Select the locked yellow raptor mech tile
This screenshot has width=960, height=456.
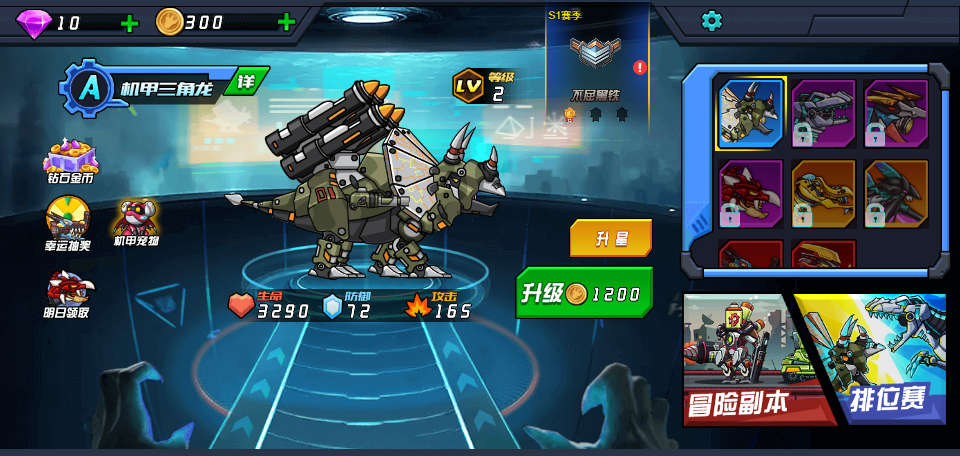pos(824,193)
